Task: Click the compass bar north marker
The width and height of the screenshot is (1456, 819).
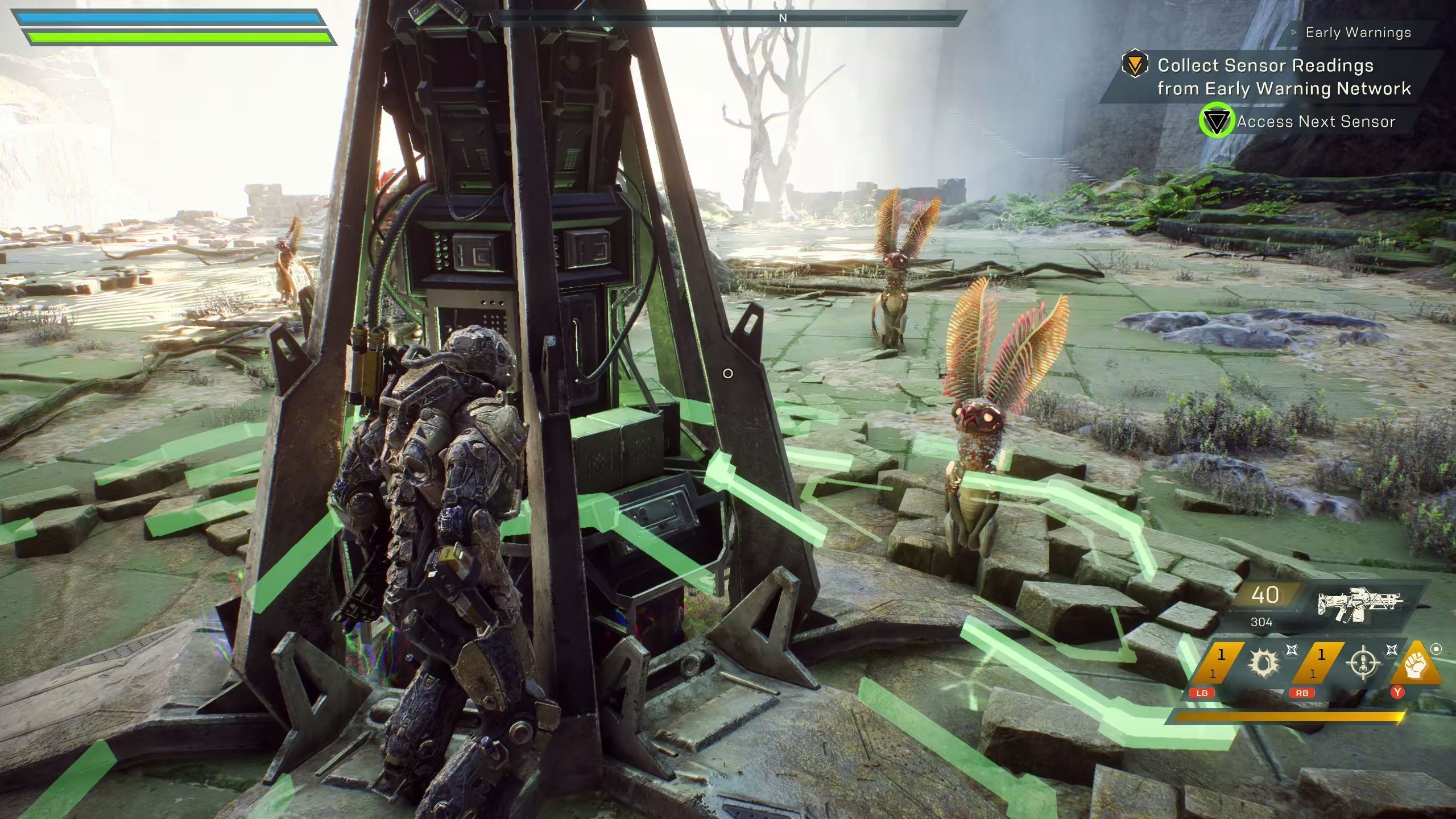Action: coord(783,18)
